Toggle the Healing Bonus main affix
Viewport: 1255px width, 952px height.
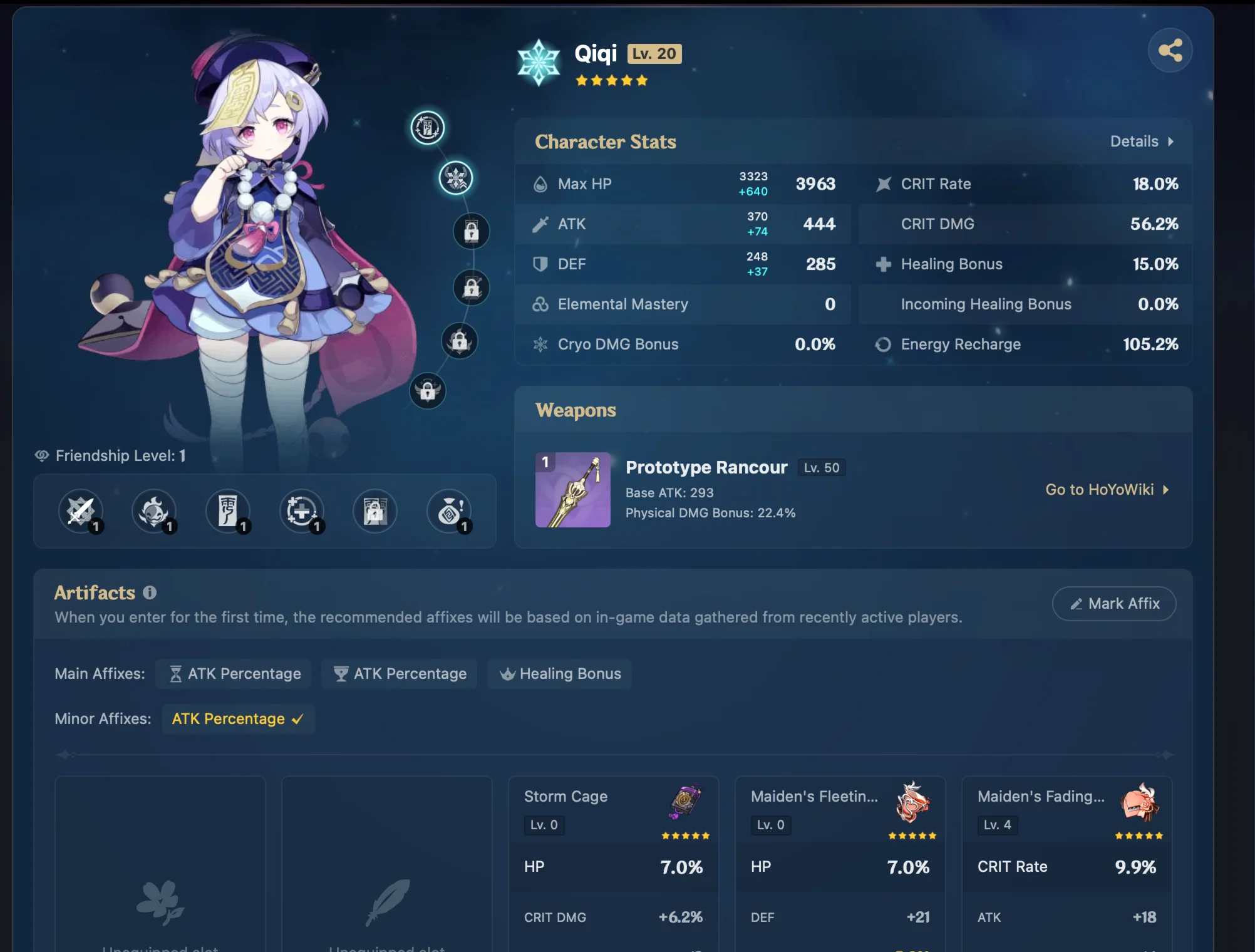tap(559, 674)
